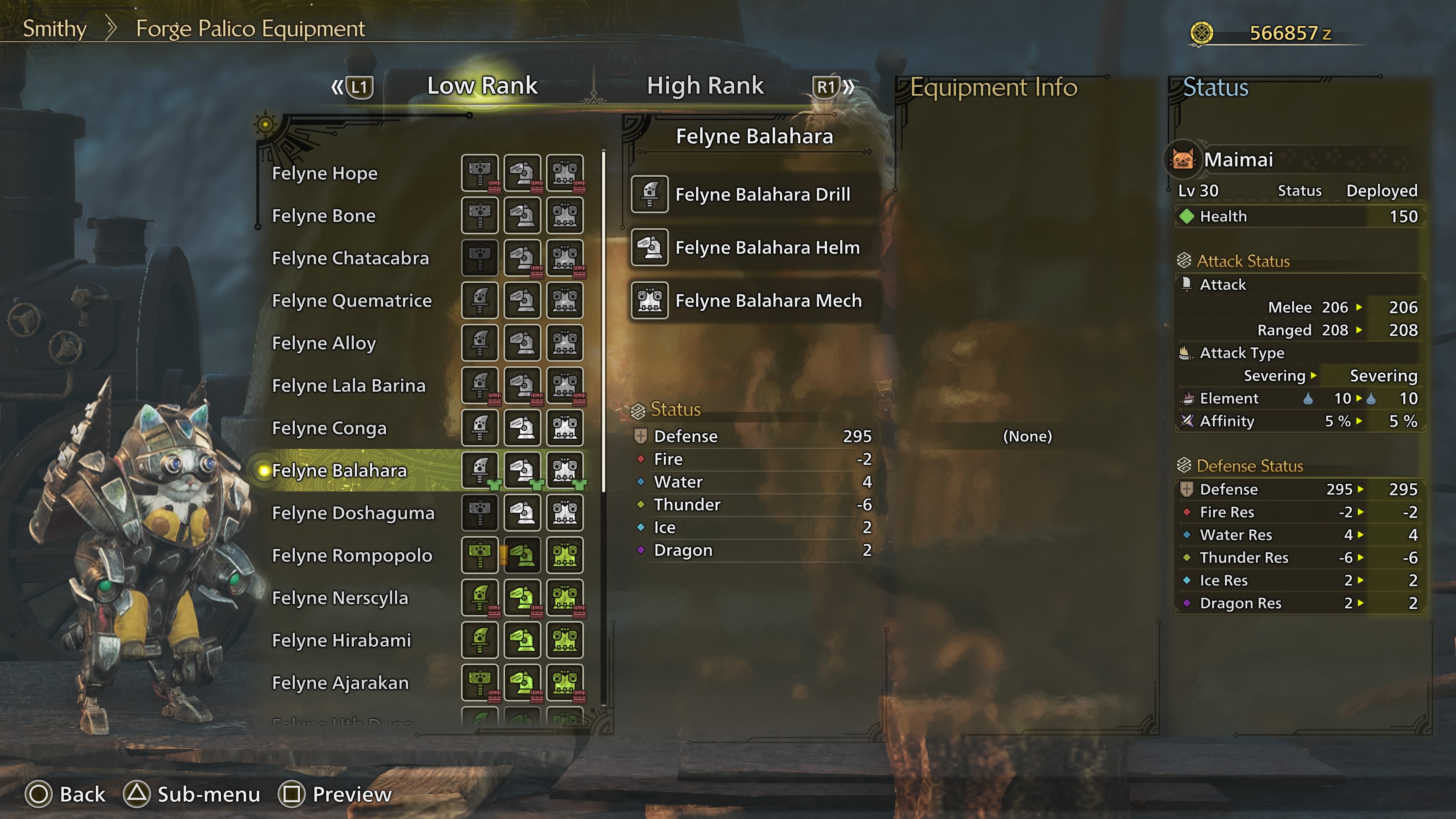
Task: Click the Felyne Balahara list entry
Action: tap(339, 470)
